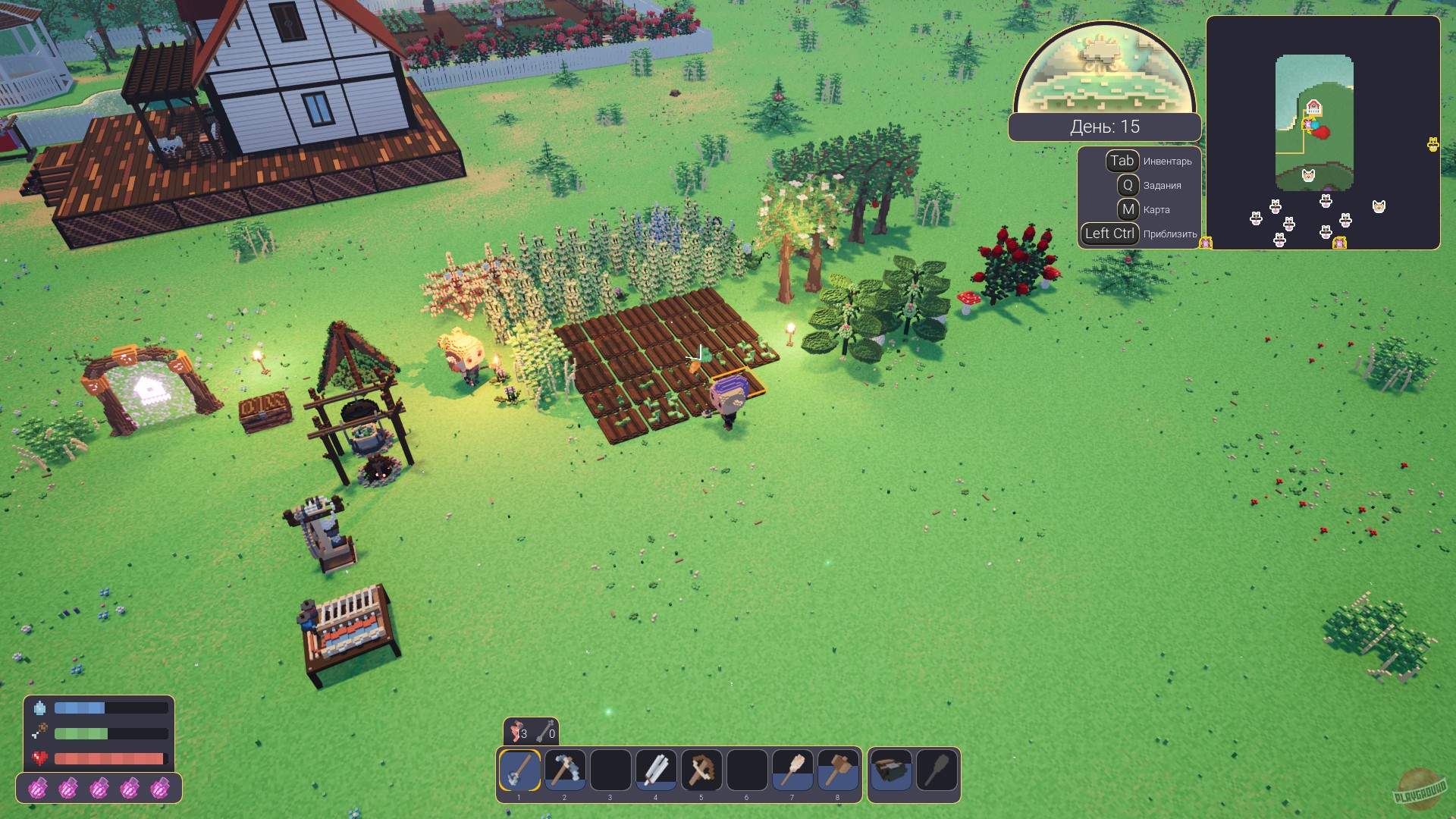
Task: Click the Left Ctrl zoom hint button
Action: pos(1109,234)
